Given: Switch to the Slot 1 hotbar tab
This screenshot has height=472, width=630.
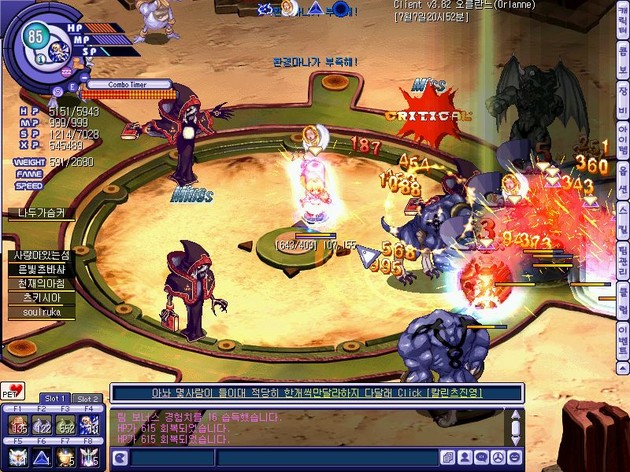Looking at the screenshot, I should 57,398.
